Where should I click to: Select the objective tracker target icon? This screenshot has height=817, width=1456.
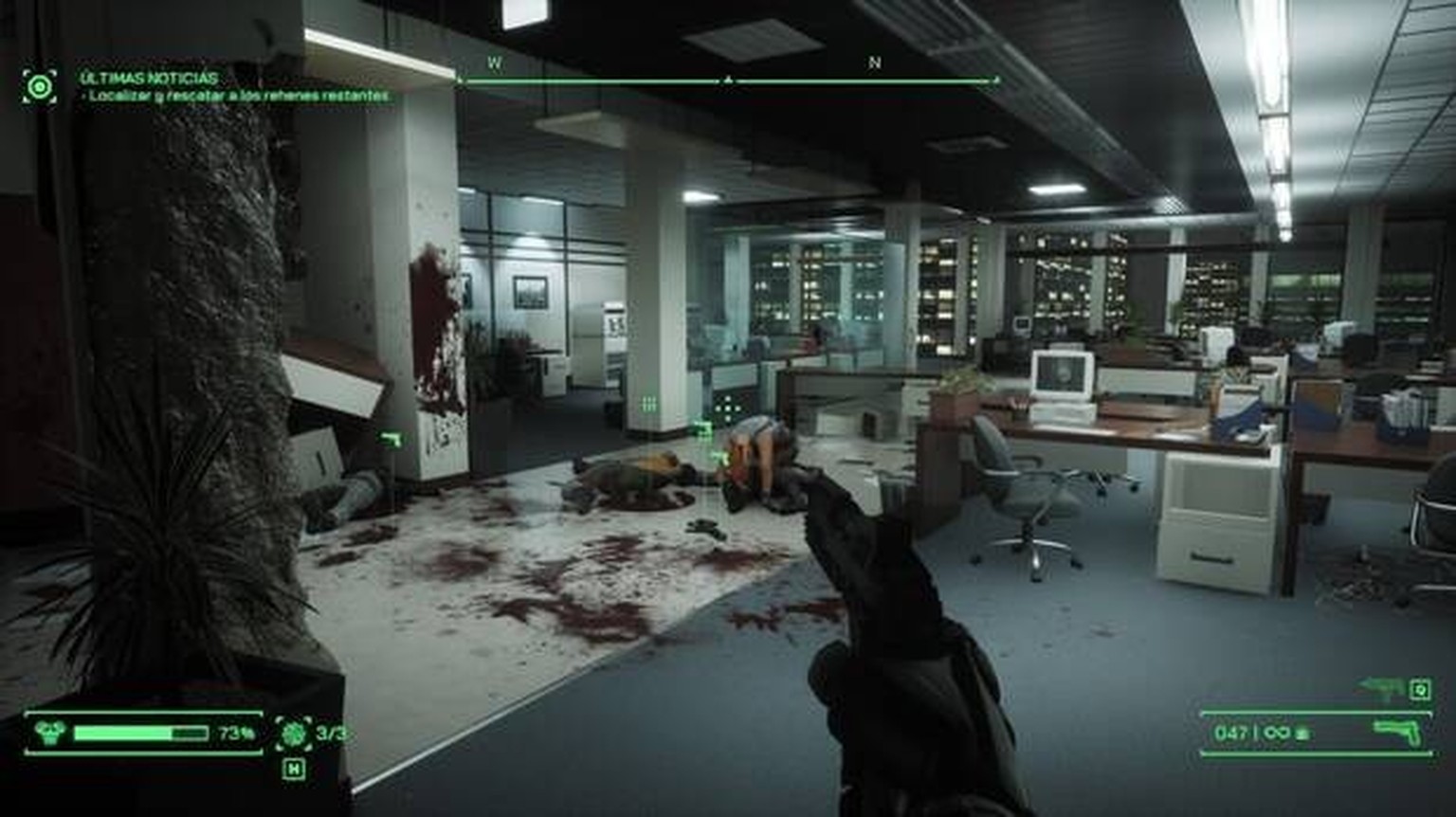pyautogui.click(x=39, y=87)
